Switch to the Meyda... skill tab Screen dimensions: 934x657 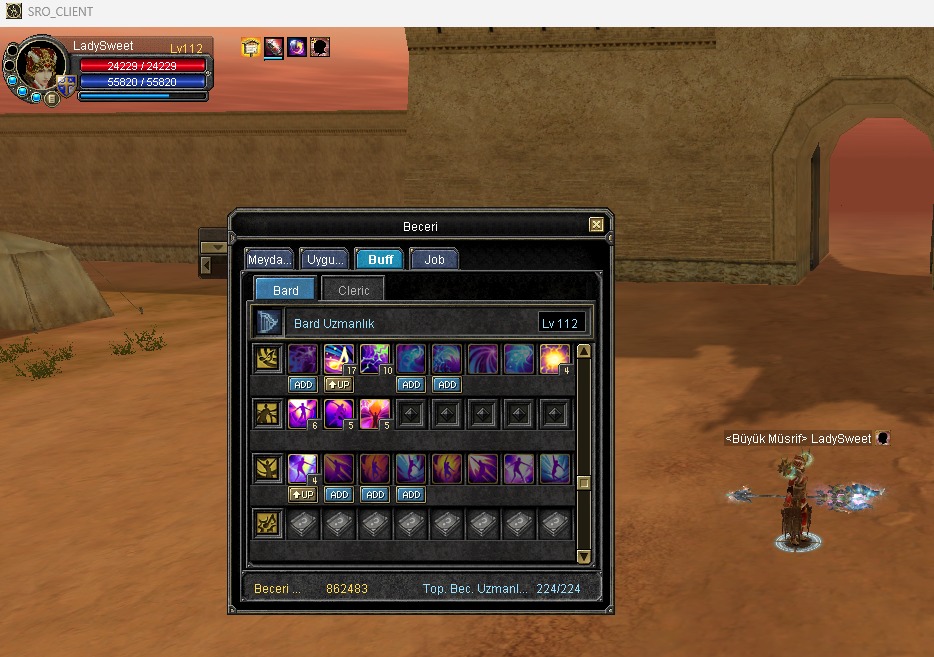click(x=270, y=259)
